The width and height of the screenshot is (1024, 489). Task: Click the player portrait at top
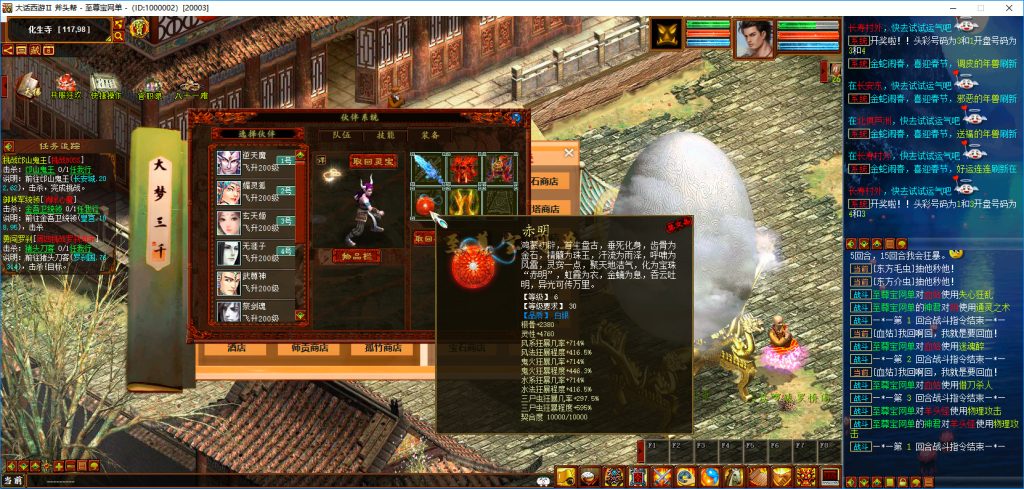[x=755, y=38]
